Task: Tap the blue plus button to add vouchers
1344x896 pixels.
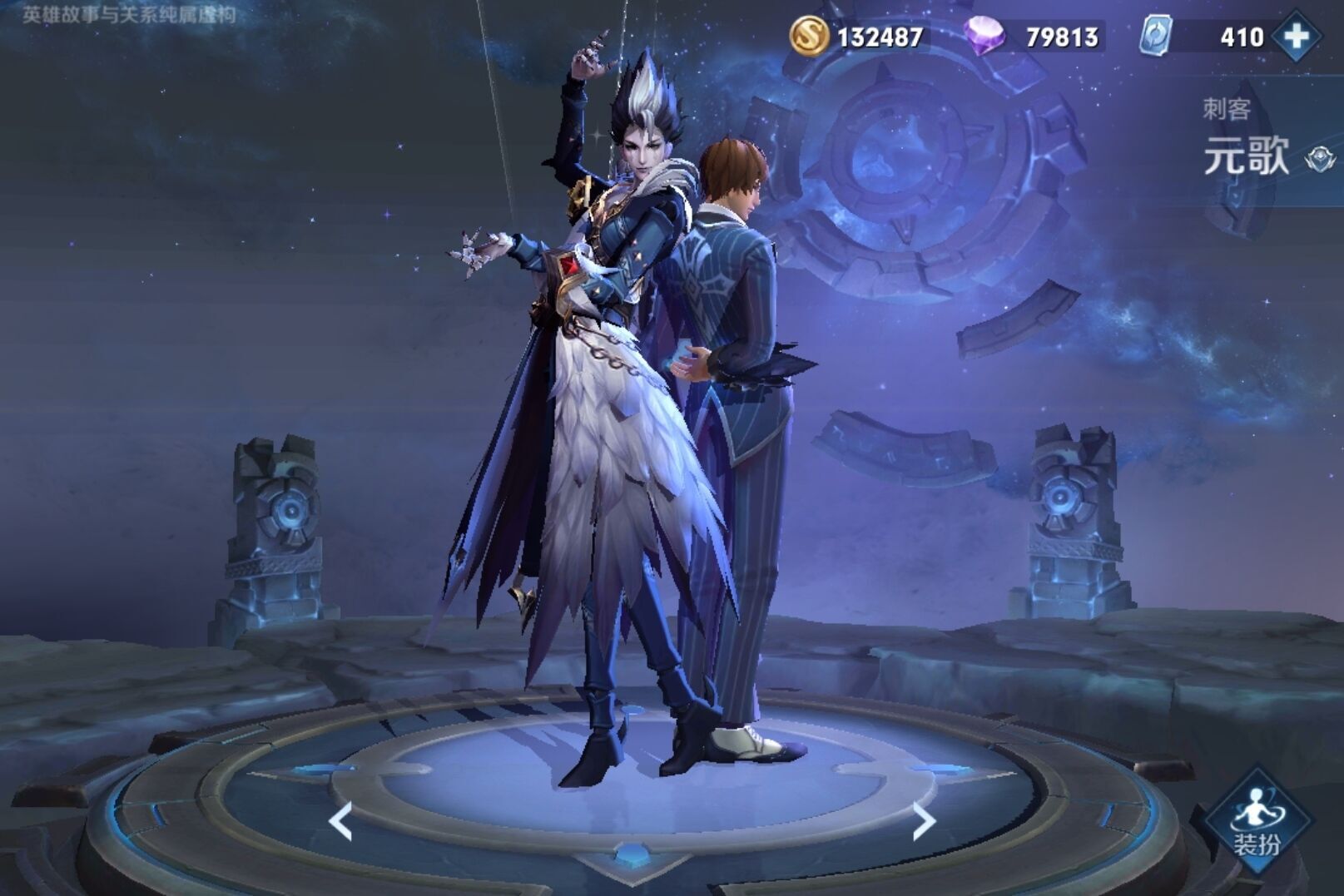Action: (1297, 36)
